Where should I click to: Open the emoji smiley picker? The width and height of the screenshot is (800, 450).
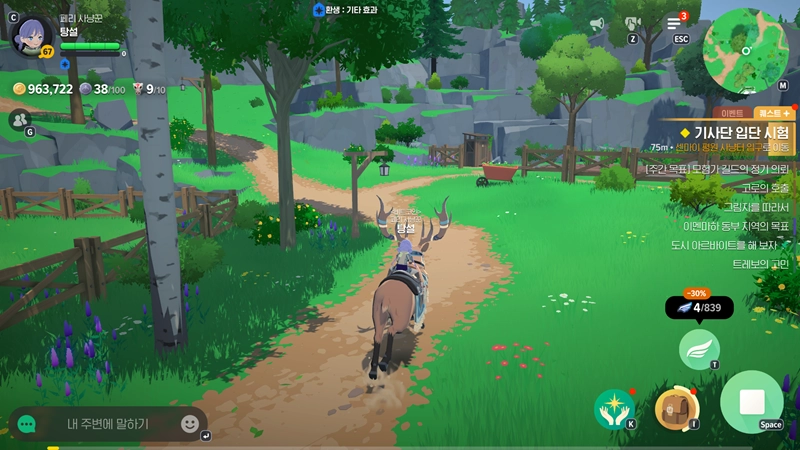(190, 423)
